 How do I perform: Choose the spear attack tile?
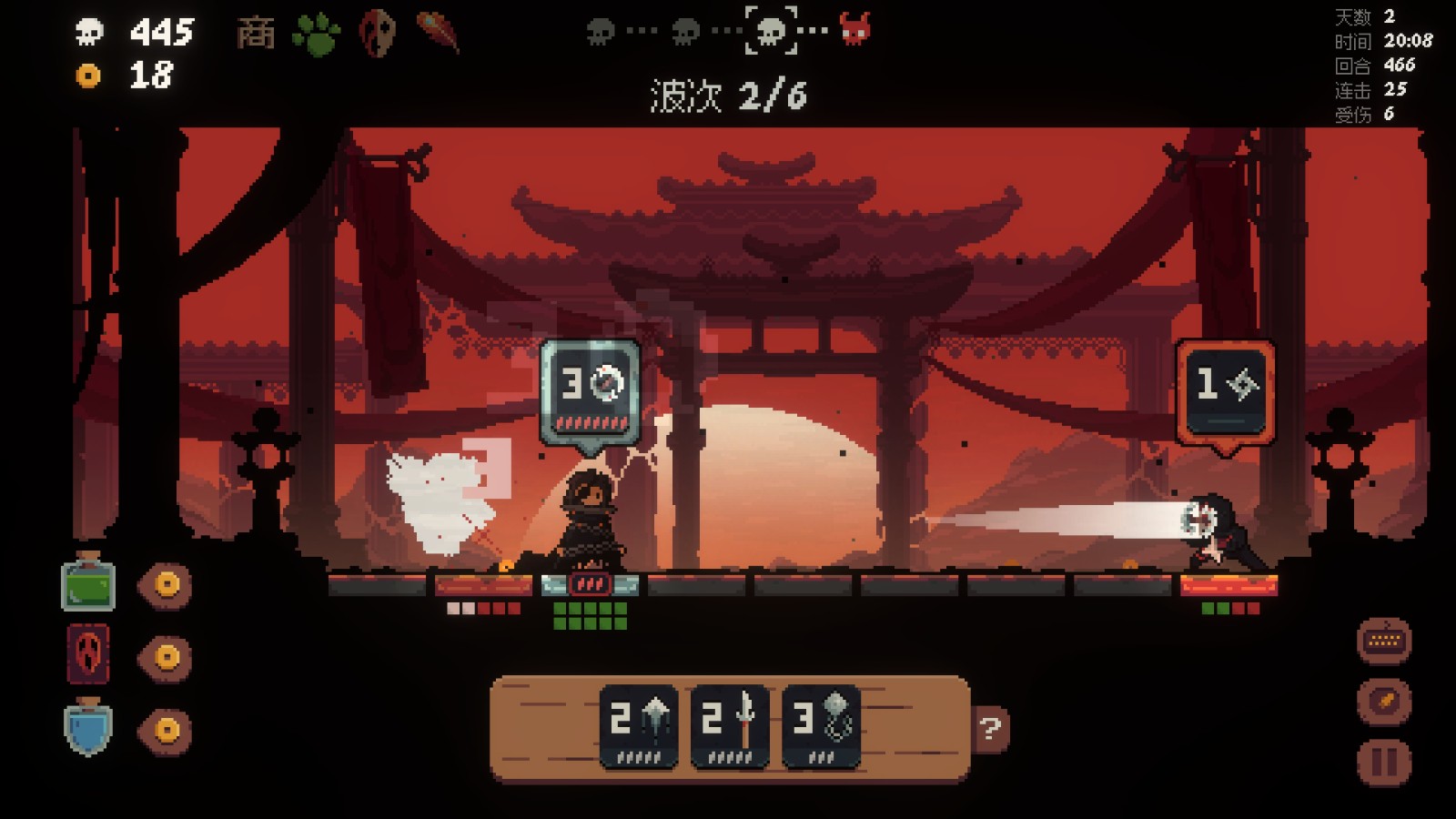click(730, 726)
